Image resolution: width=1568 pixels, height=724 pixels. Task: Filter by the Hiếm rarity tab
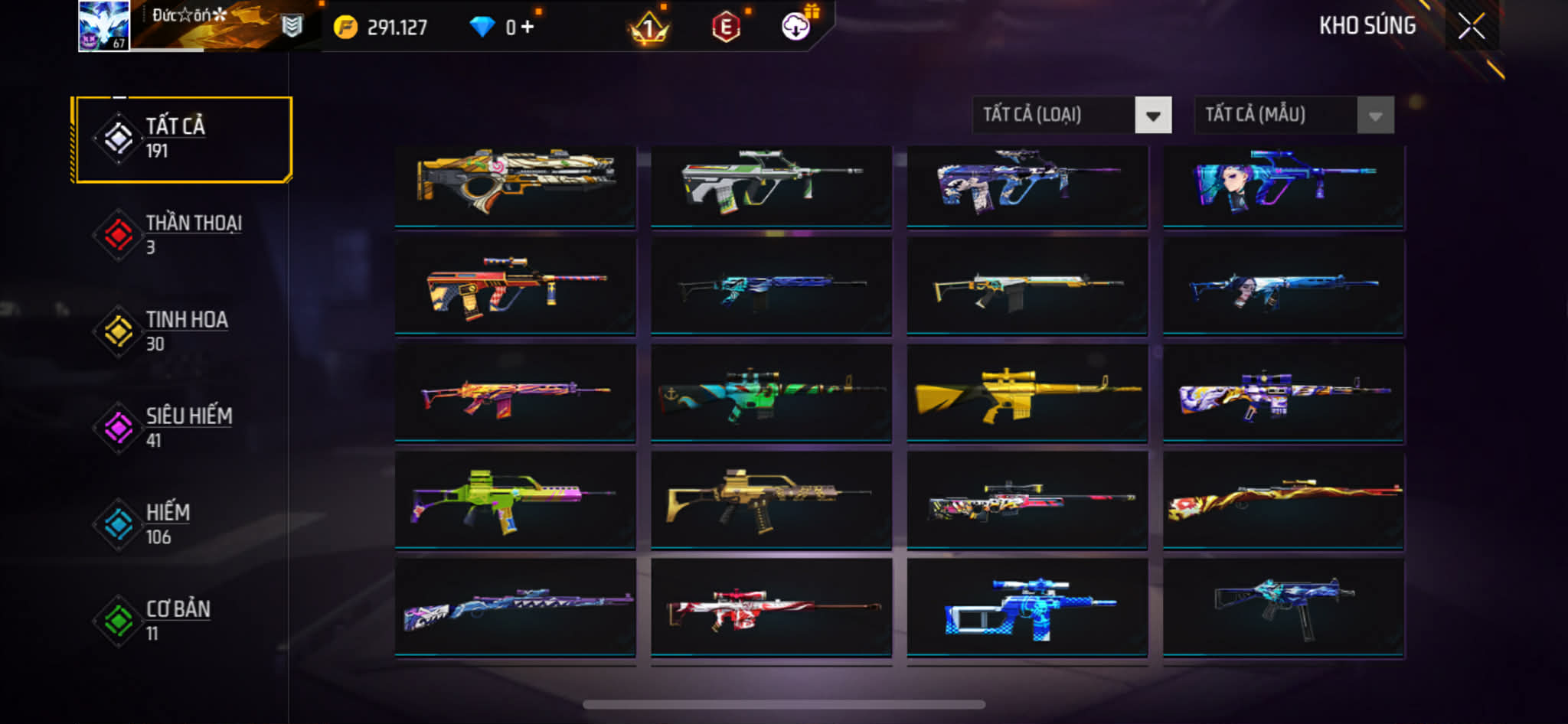[182, 523]
